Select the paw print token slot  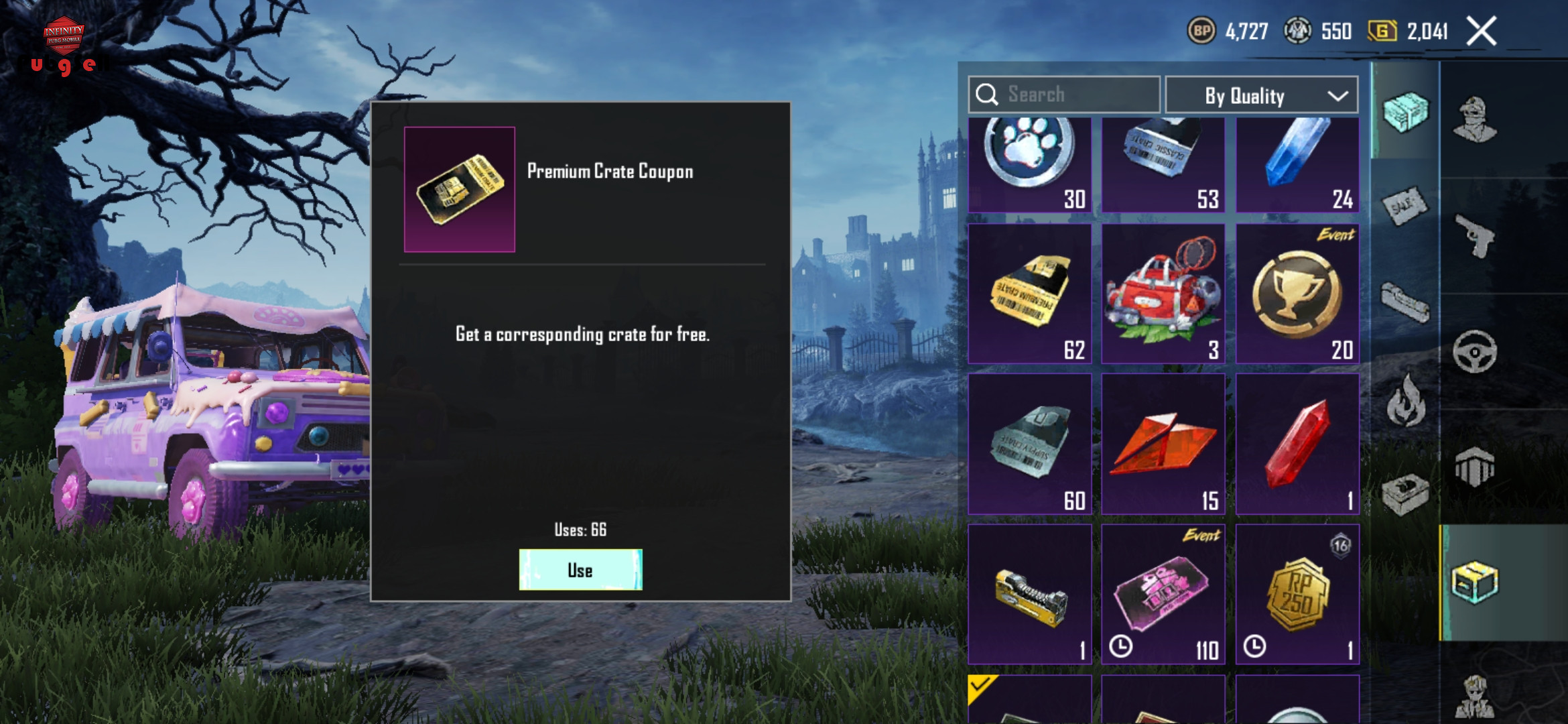1030,165
